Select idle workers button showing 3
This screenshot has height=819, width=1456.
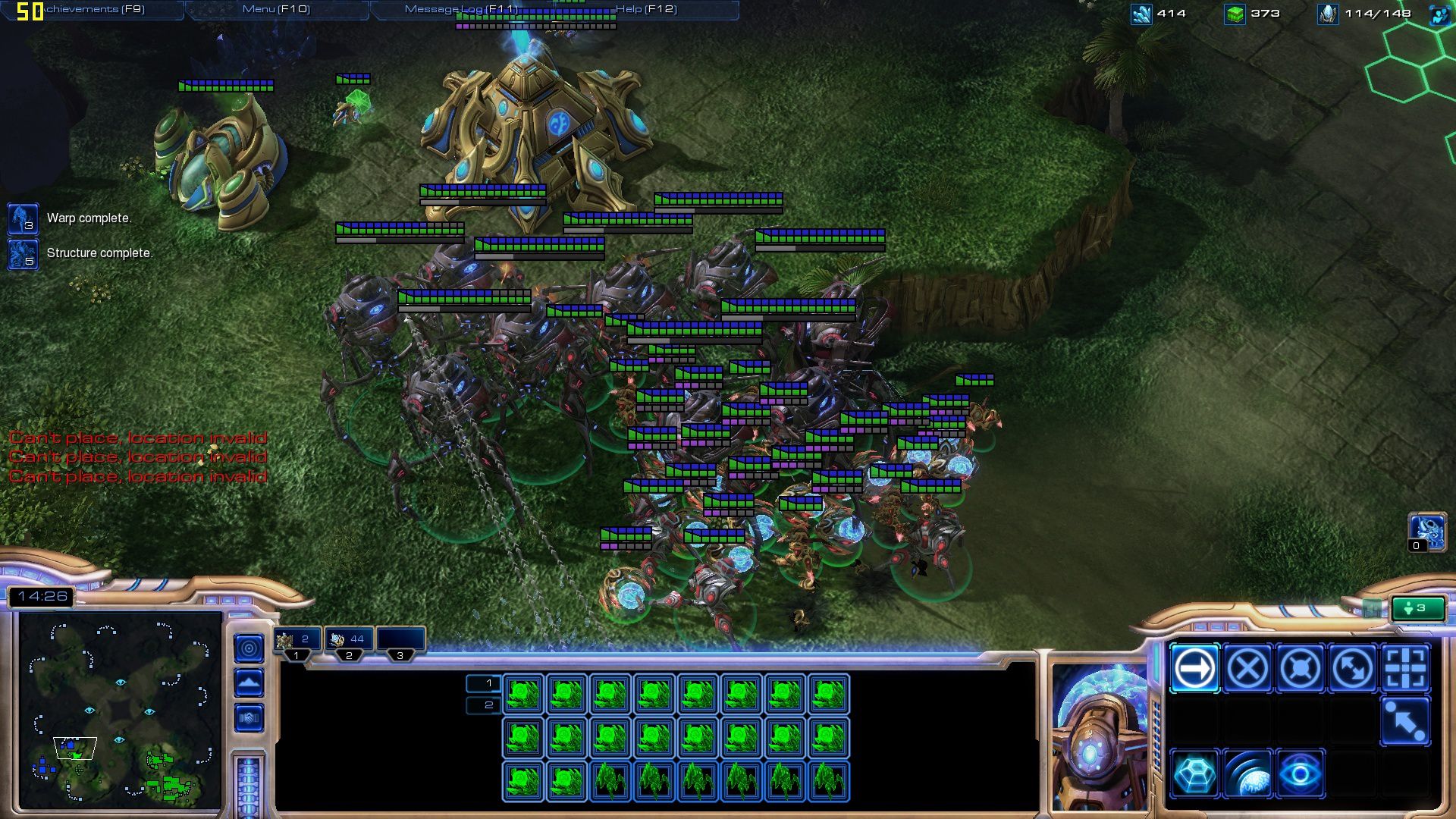[1417, 608]
